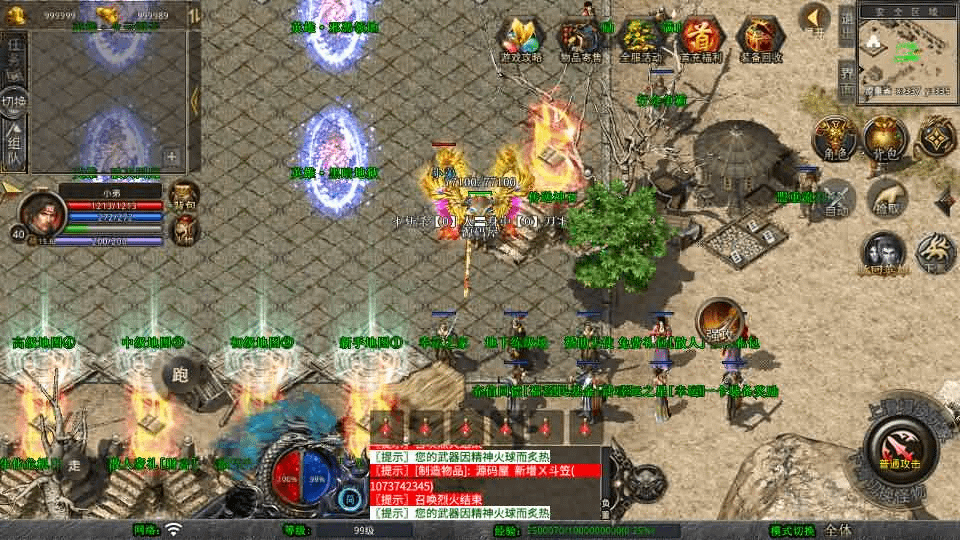The height and width of the screenshot is (540, 960).
Task: Click the minimap in the corner
Action: 907,50
